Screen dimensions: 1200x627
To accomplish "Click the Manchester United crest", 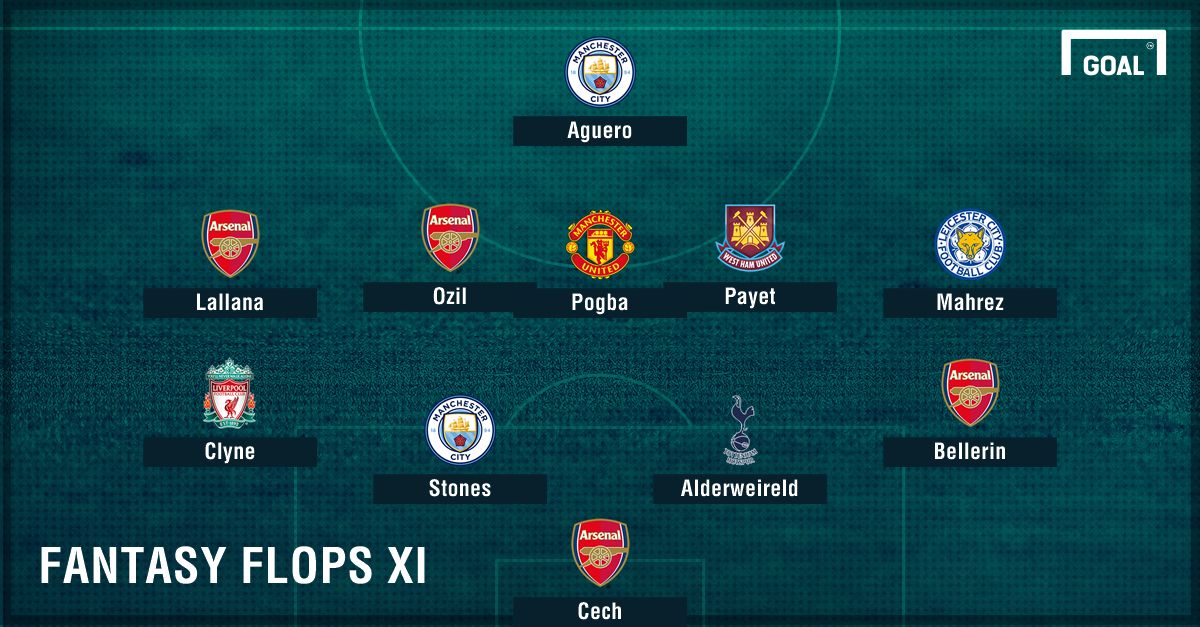I will coord(599,244).
